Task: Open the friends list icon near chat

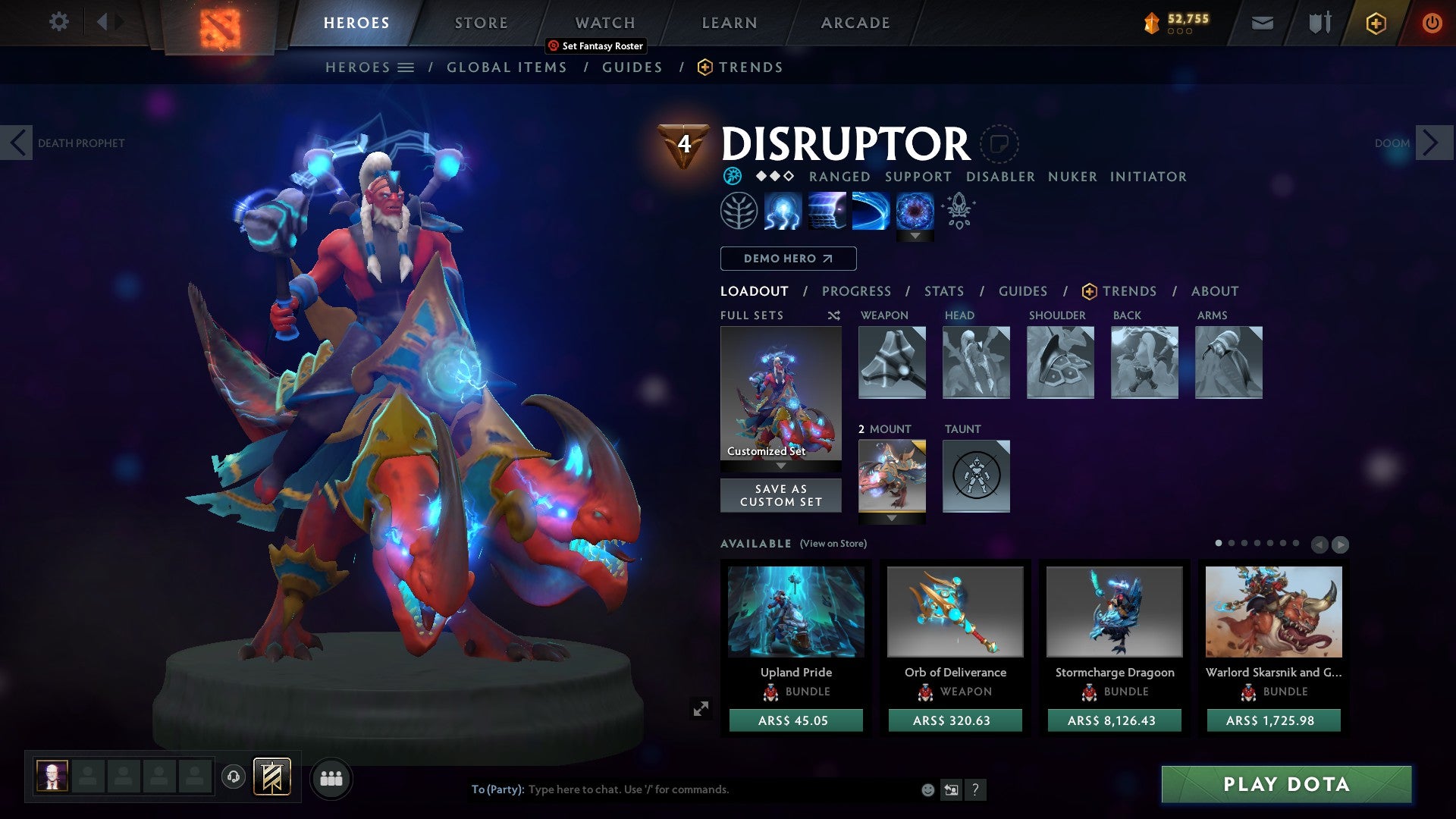Action: pyautogui.click(x=331, y=777)
